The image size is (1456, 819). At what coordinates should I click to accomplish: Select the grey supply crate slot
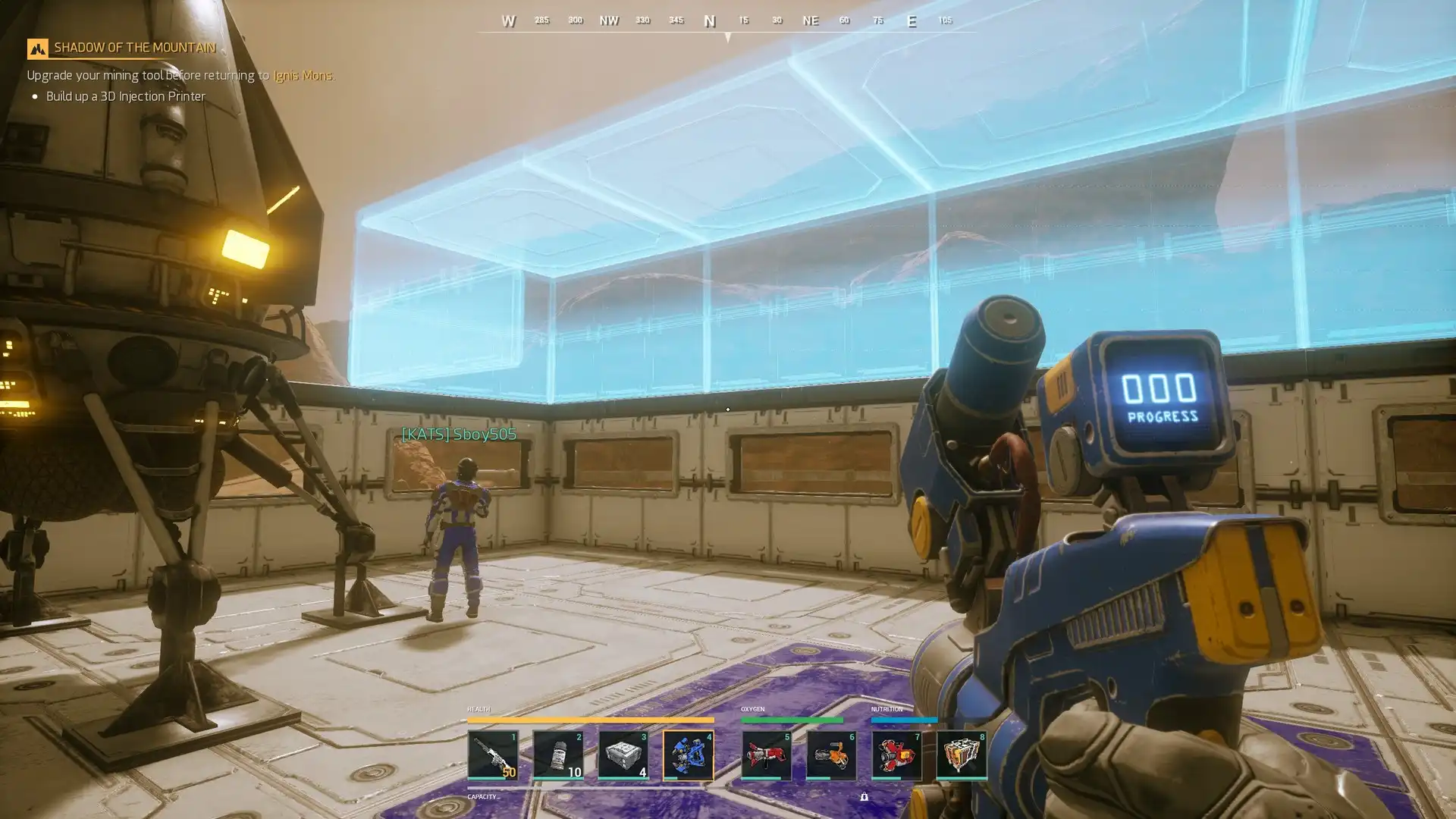(x=623, y=755)
